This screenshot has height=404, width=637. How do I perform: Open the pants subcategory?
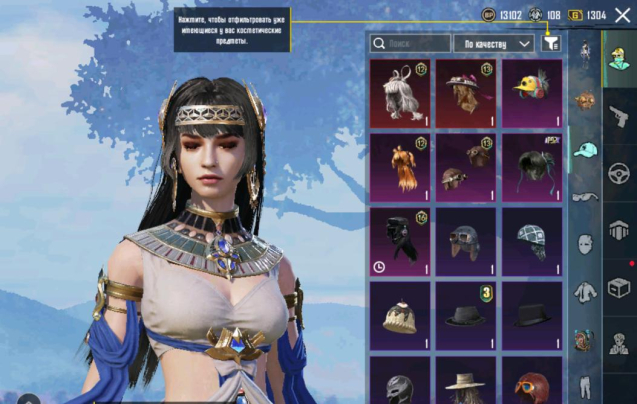click(x=585, y=385)
